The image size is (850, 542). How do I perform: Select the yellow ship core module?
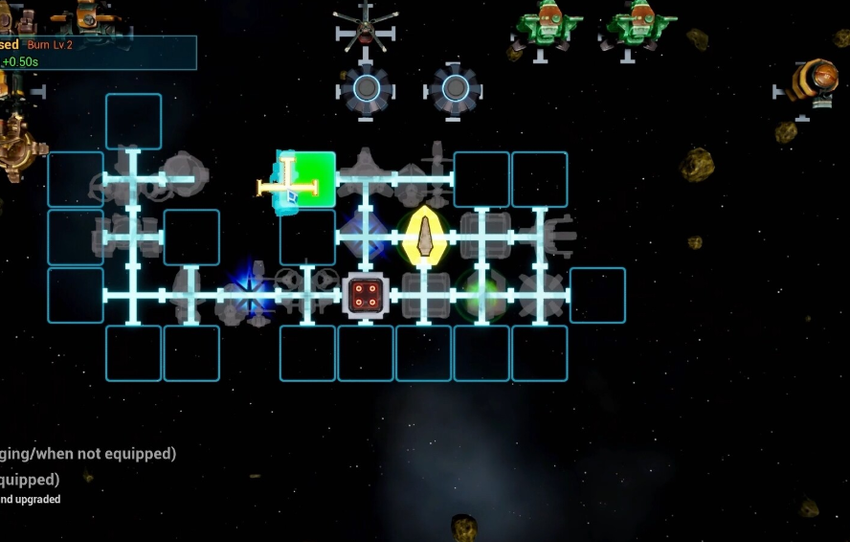(424, 237)
